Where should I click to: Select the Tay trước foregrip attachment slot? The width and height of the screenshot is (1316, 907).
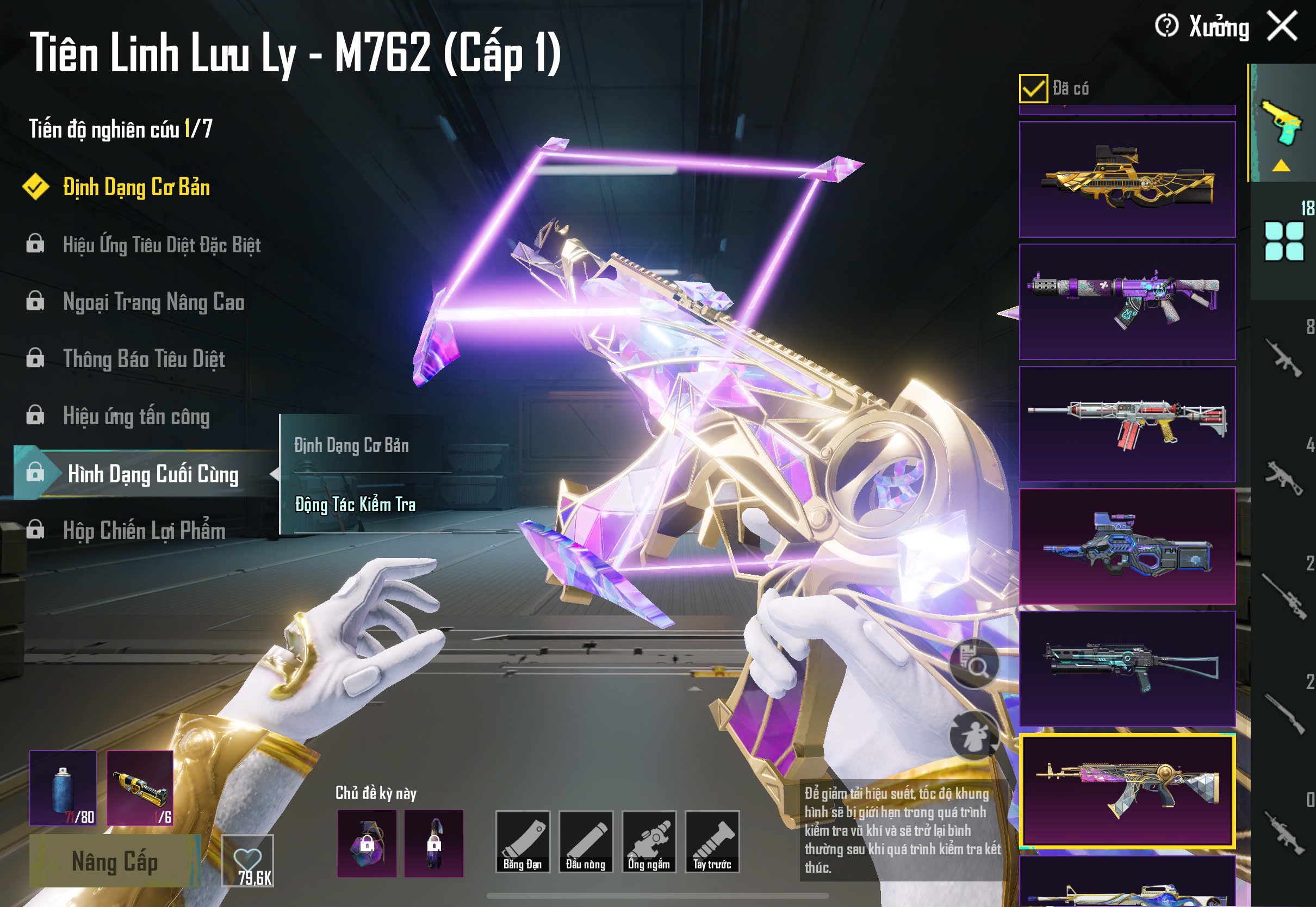coord(712,842)
